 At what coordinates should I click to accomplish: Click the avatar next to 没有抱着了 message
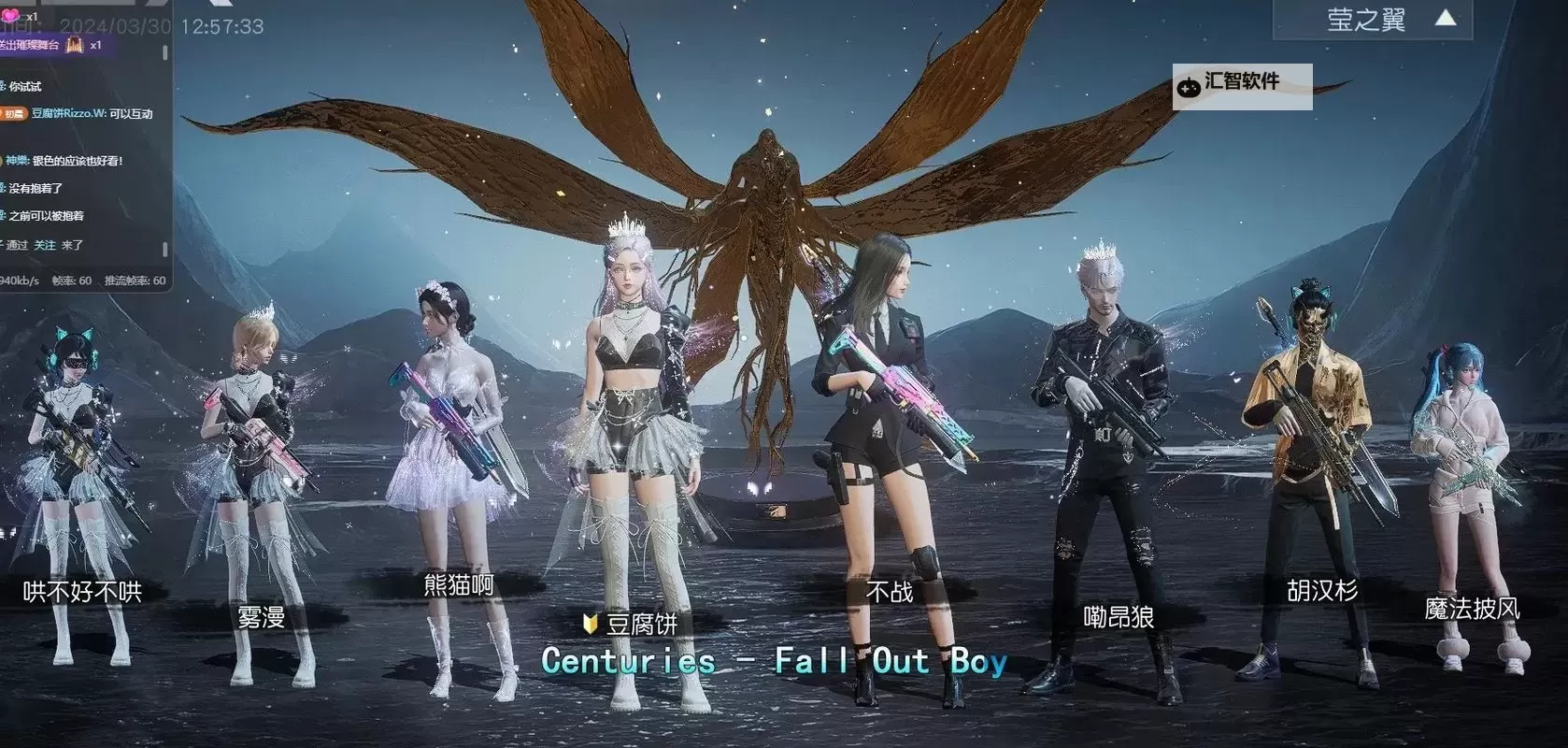2,185
